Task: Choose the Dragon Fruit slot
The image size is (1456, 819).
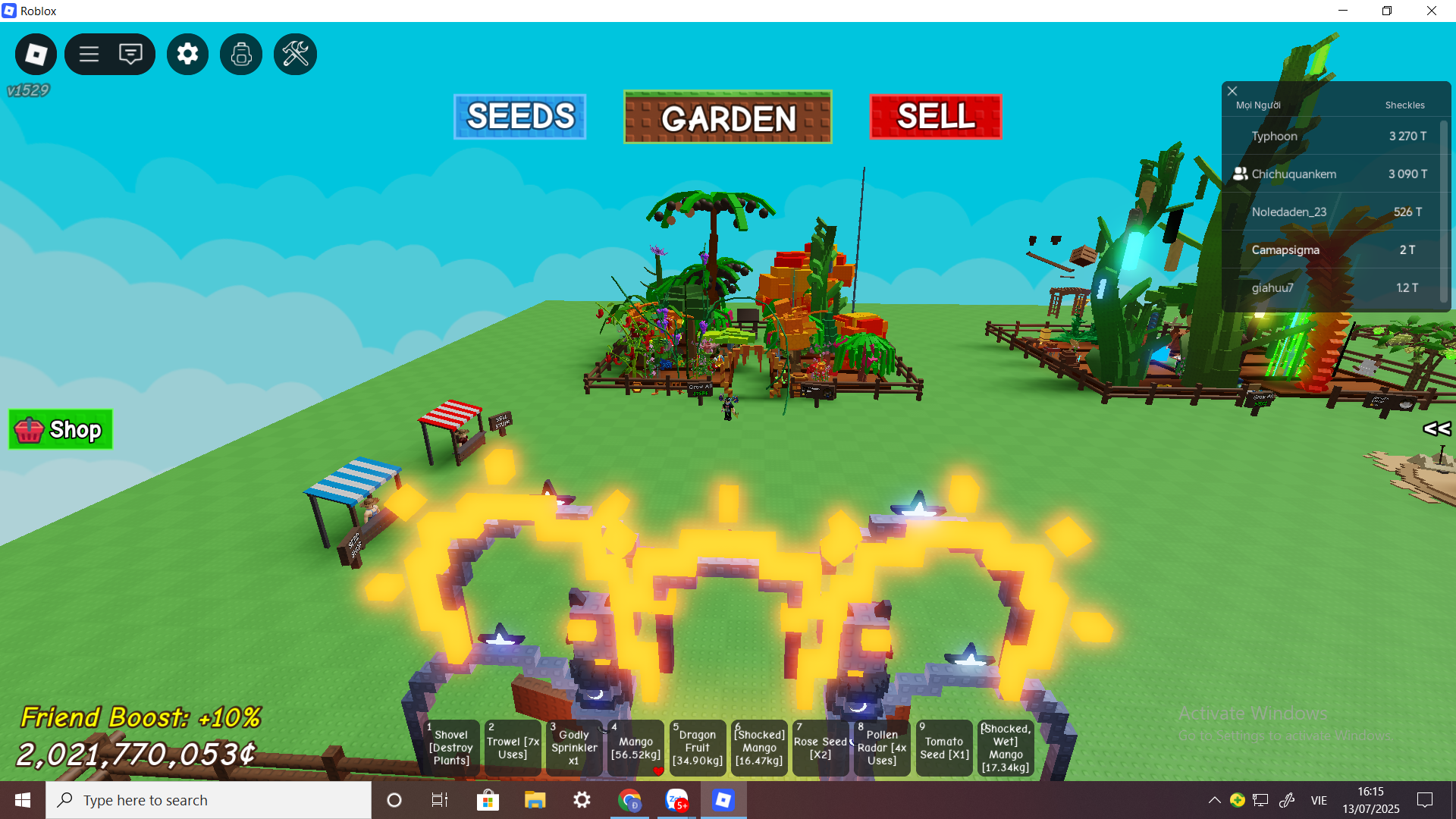Action: click(698, 748)
